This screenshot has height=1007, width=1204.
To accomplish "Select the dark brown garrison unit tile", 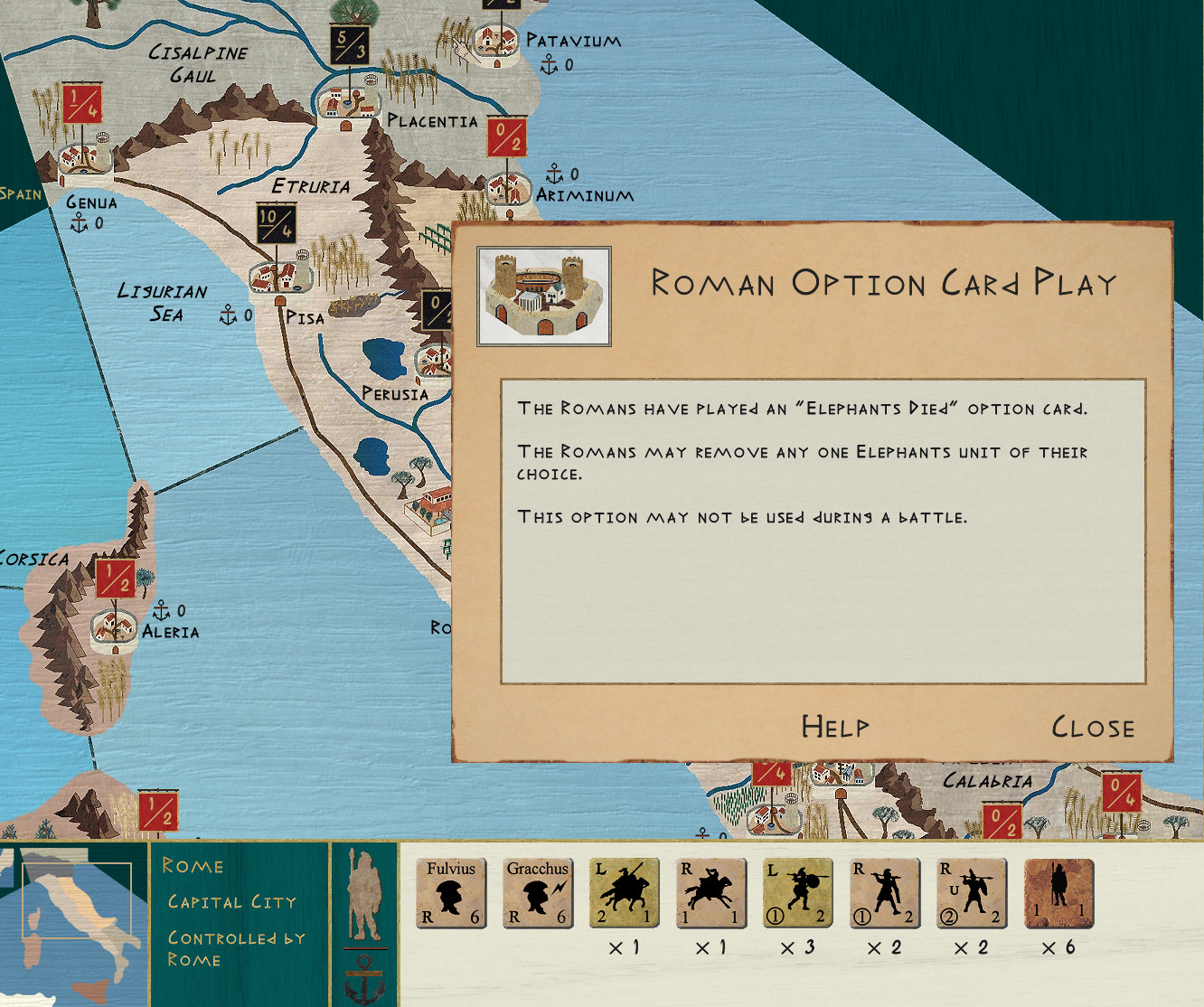I will (1058, 893).
